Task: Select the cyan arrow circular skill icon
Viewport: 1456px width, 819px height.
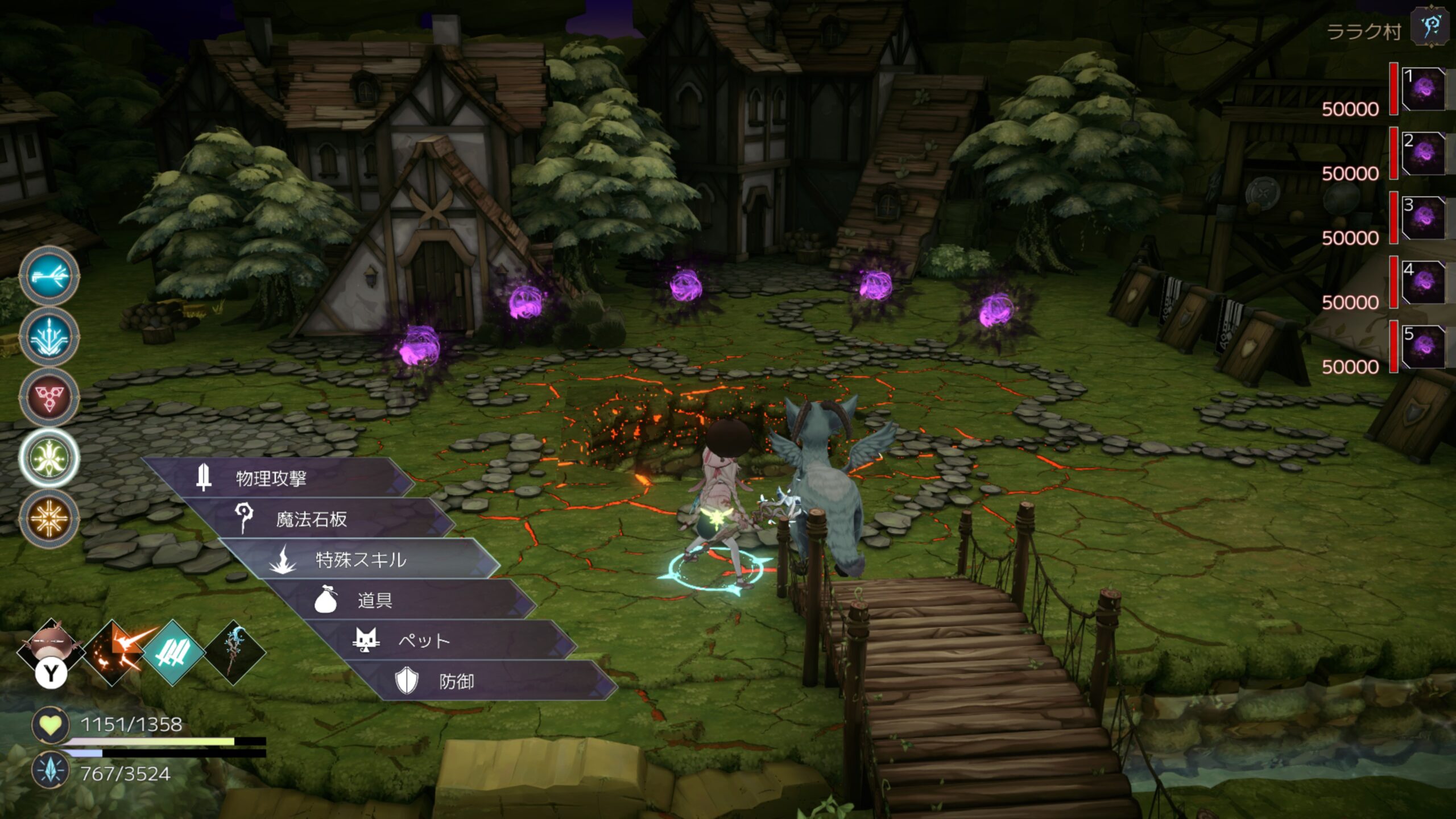Action: pyautogui.click(x=49, y=276)
